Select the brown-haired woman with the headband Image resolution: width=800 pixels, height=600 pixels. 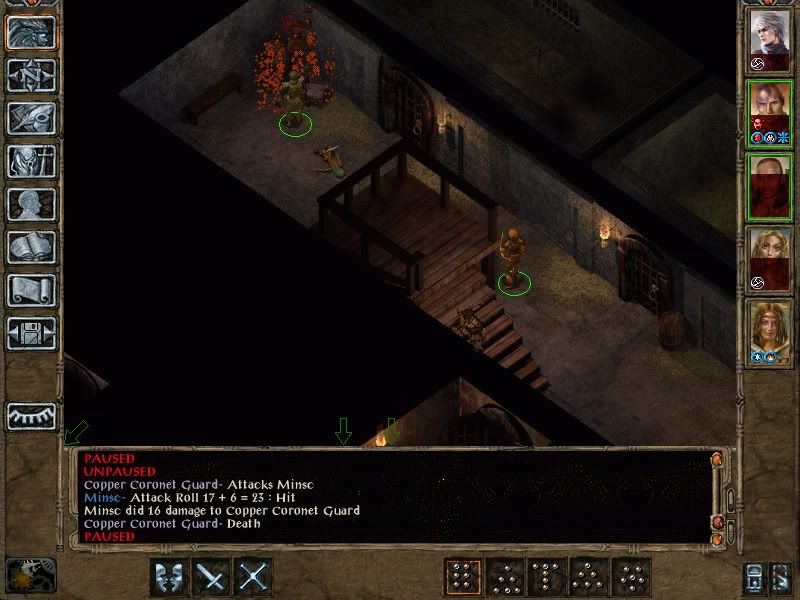pyautogui.click(x=770, y=332)
